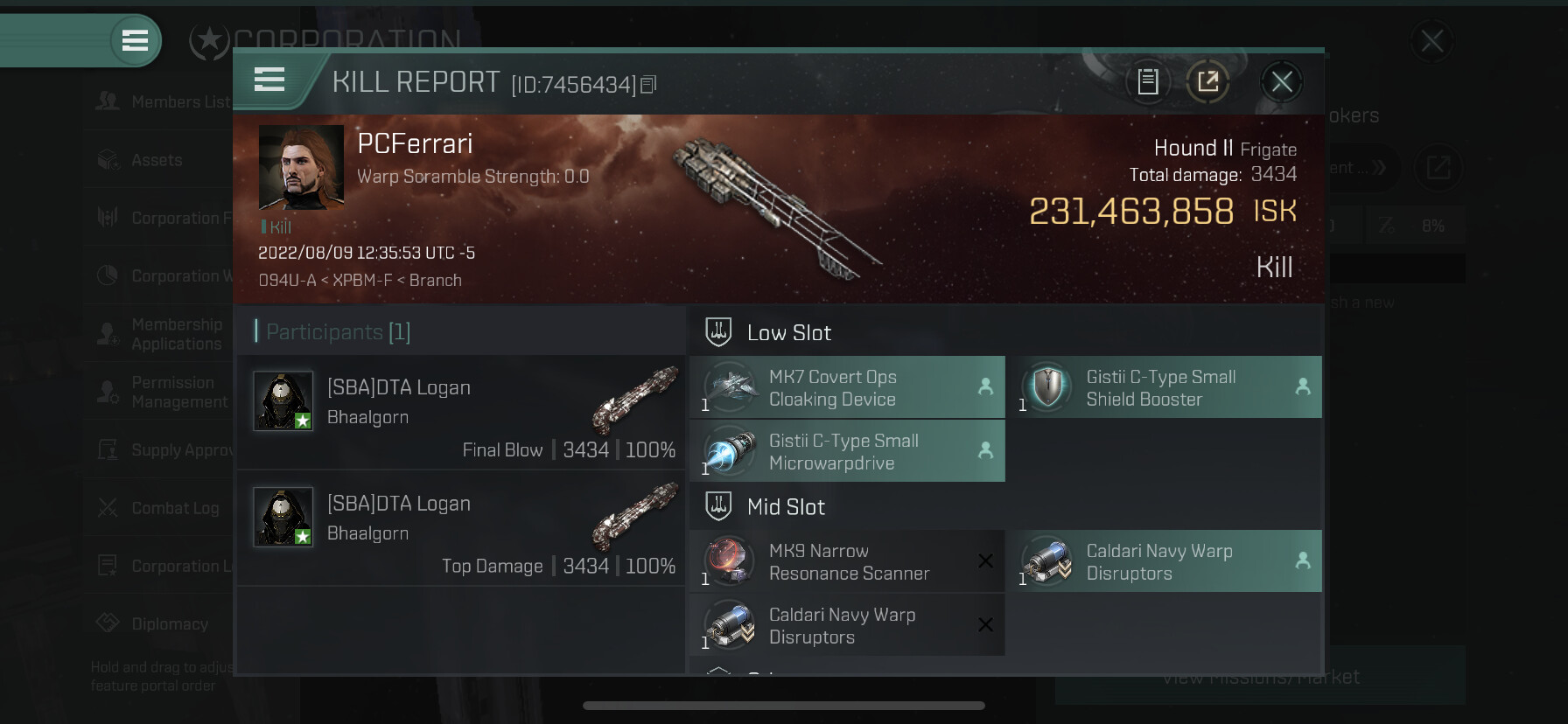The height and width of the screenshot is (724, 1568).
Task: Select Gistii C-Type Small Microwarpdrive
Action: (x=847, y=451)
